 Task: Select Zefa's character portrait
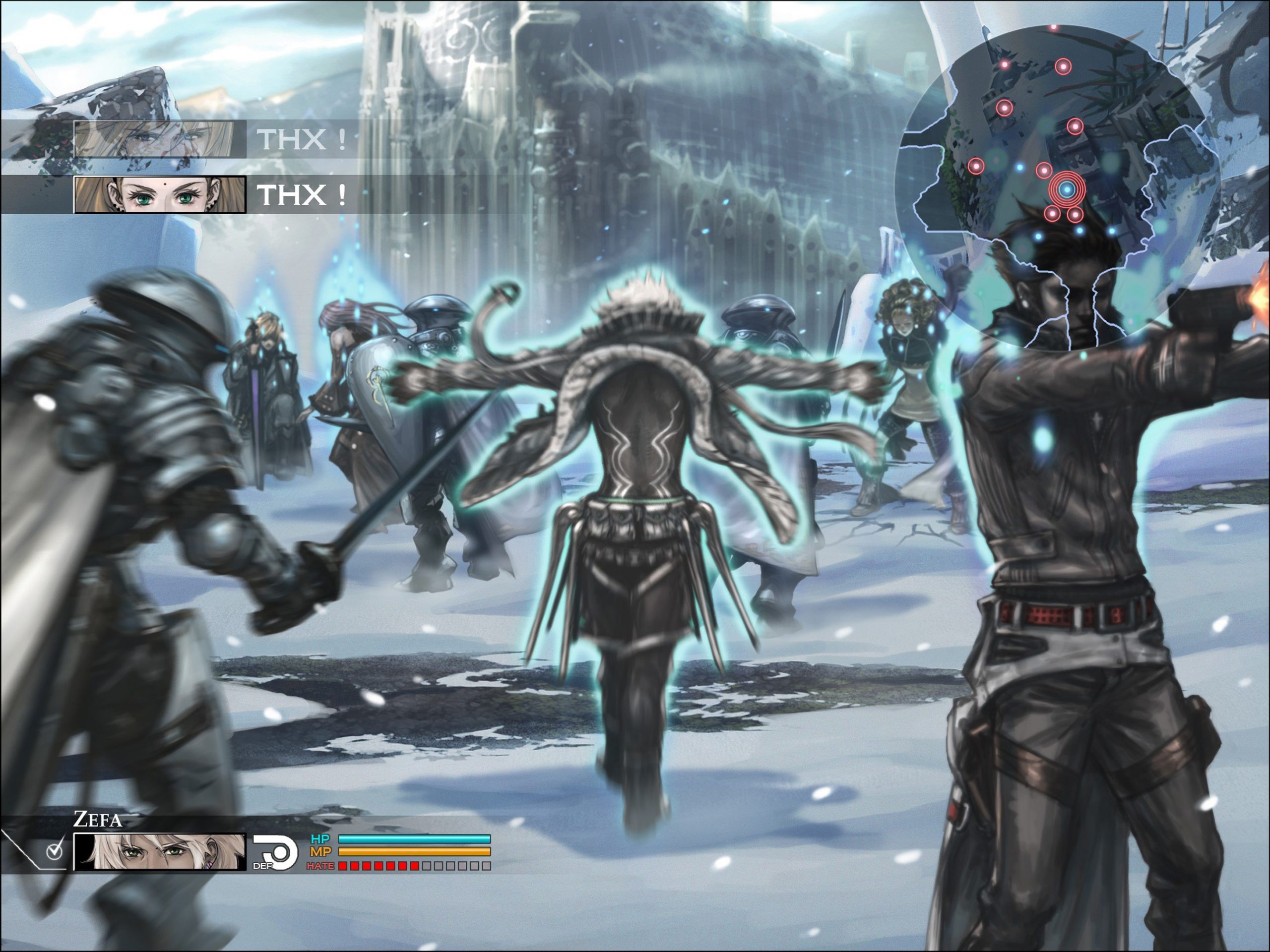tap(160, 851)
